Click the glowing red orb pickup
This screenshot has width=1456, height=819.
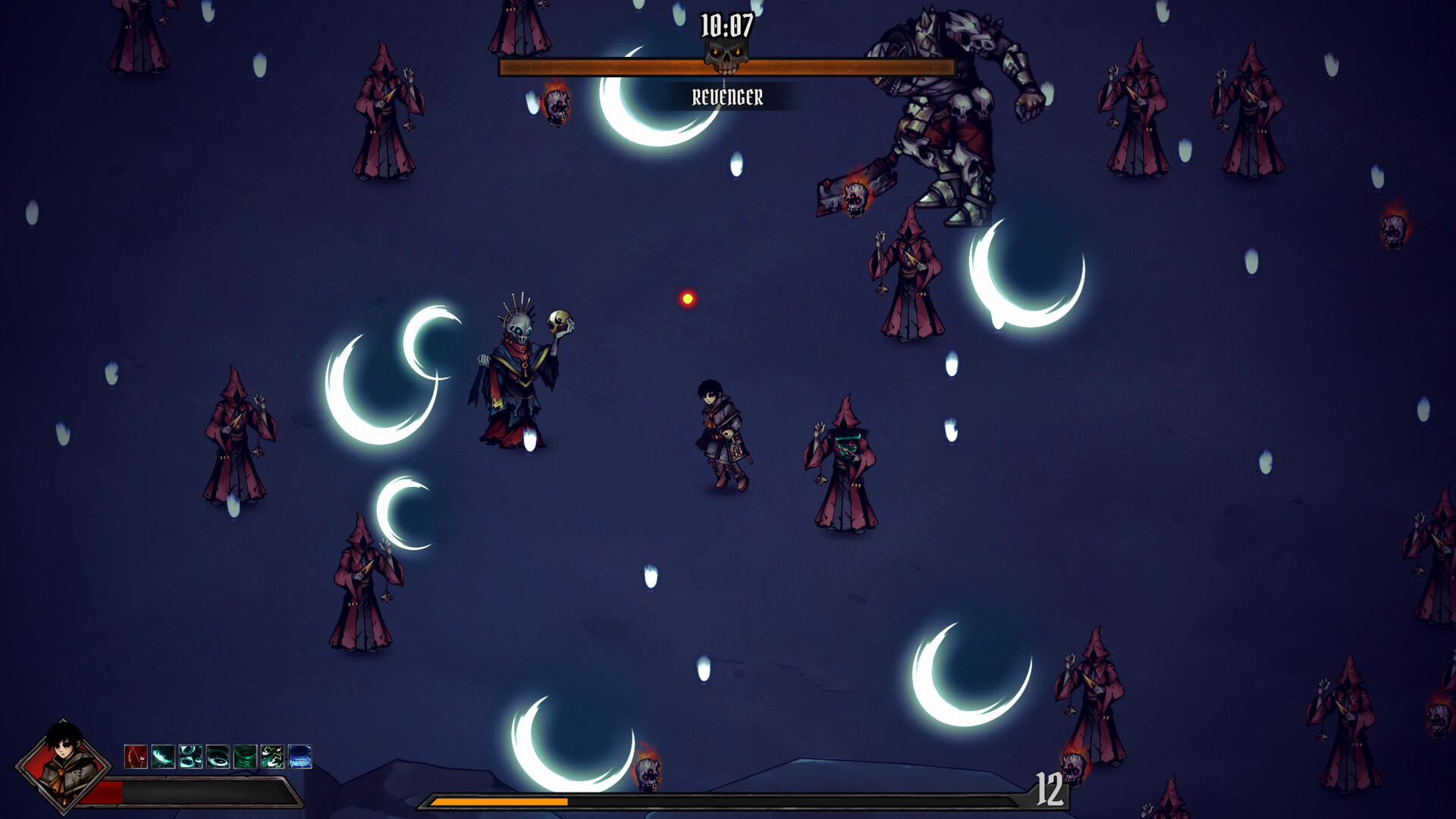687,298
